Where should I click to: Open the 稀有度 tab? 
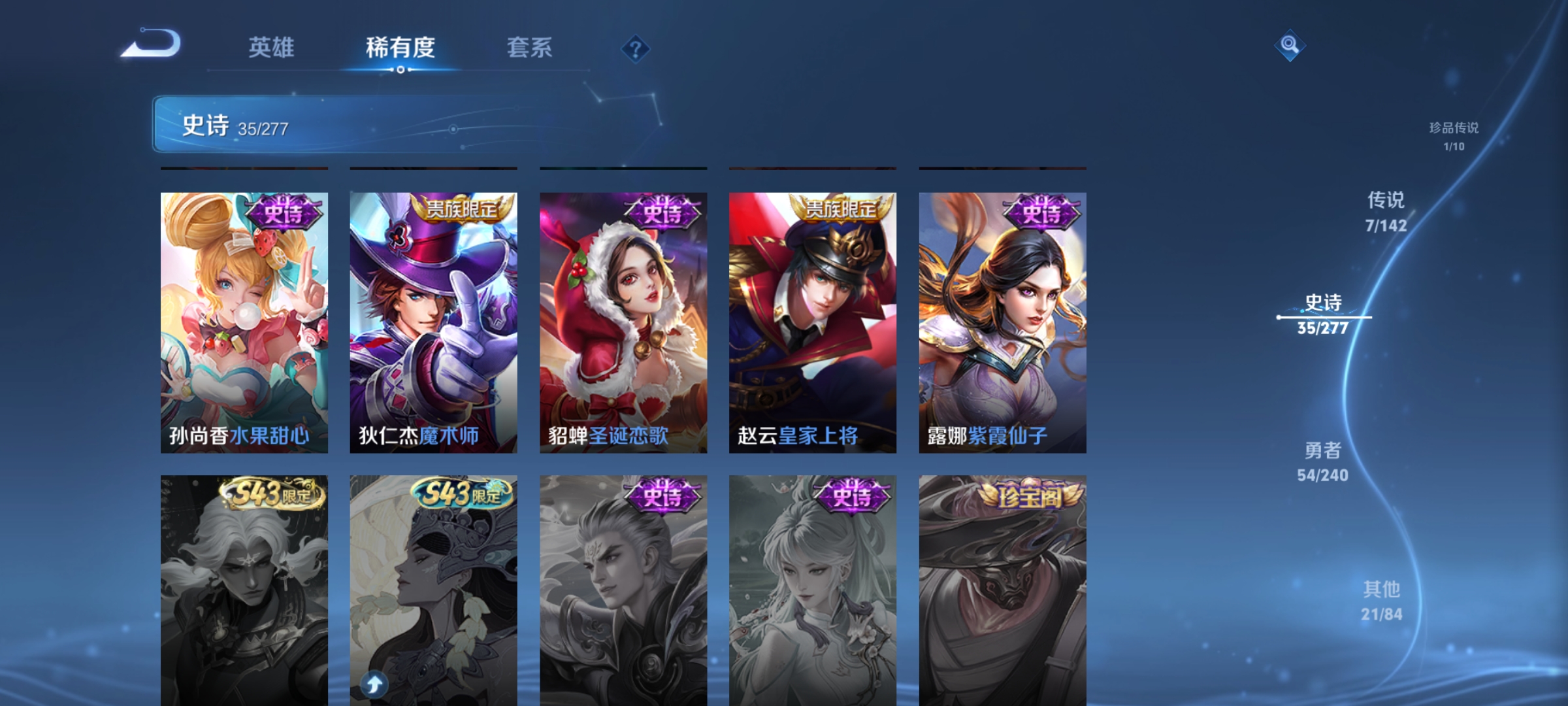click(400, 47)
